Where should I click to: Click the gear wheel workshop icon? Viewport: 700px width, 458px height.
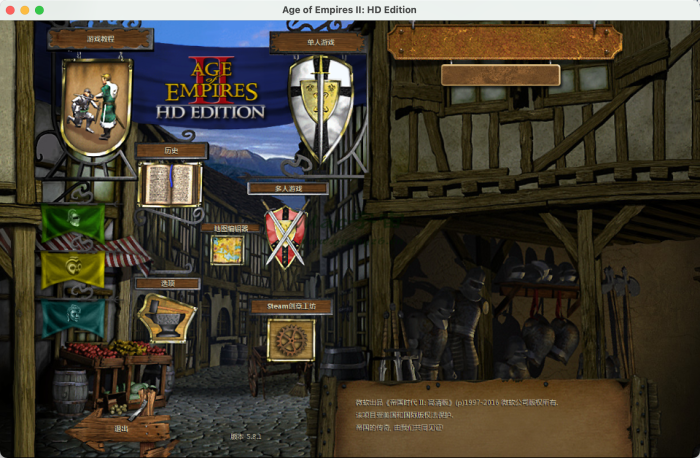(291, 340)
